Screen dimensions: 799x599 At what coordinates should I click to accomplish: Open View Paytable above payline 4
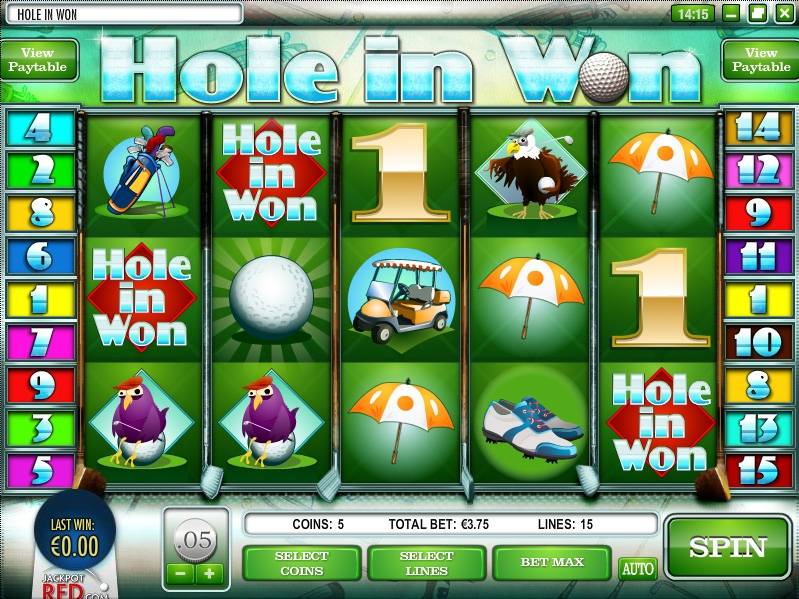[x=38, y=60]
